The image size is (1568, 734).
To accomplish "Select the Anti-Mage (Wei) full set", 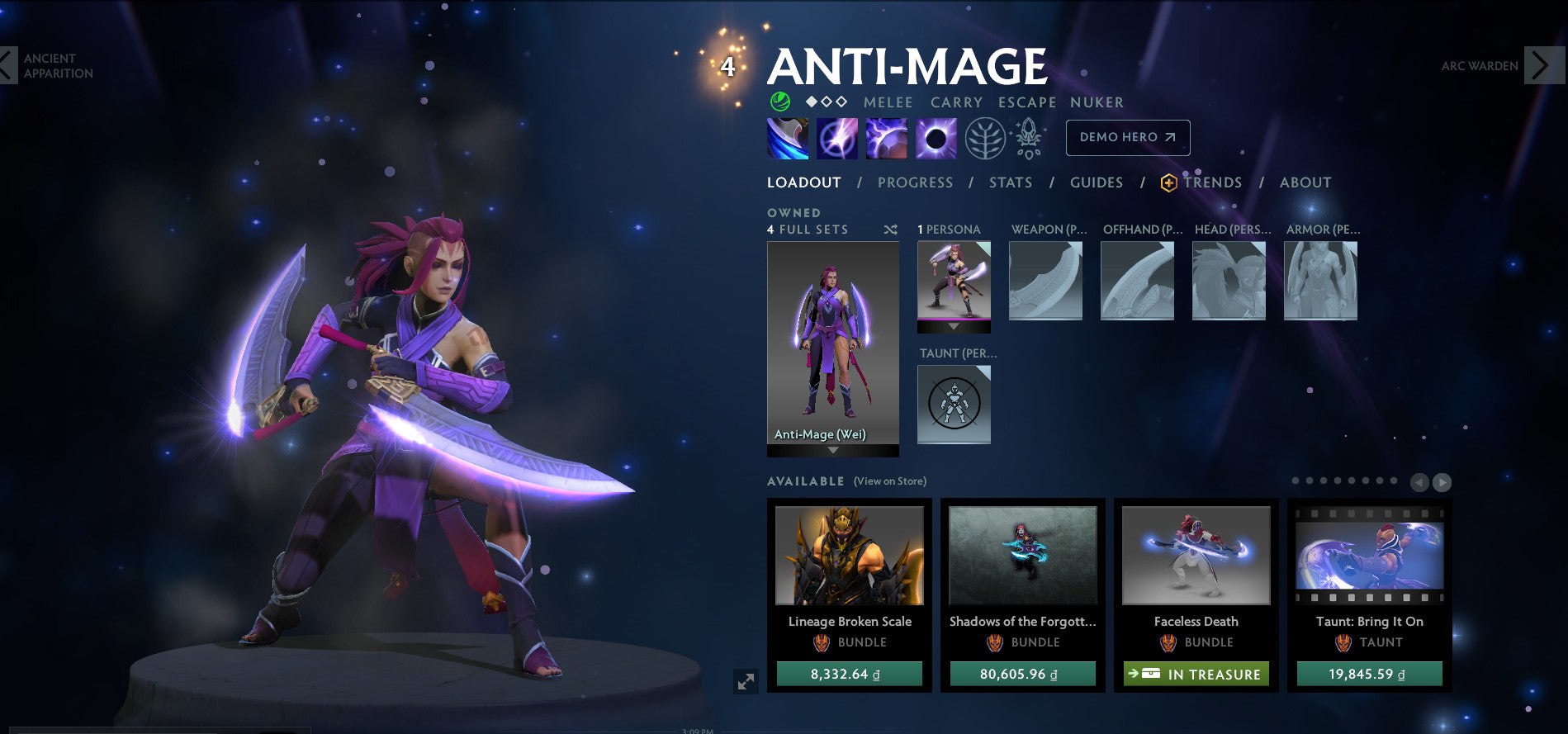I will (832, 343).
